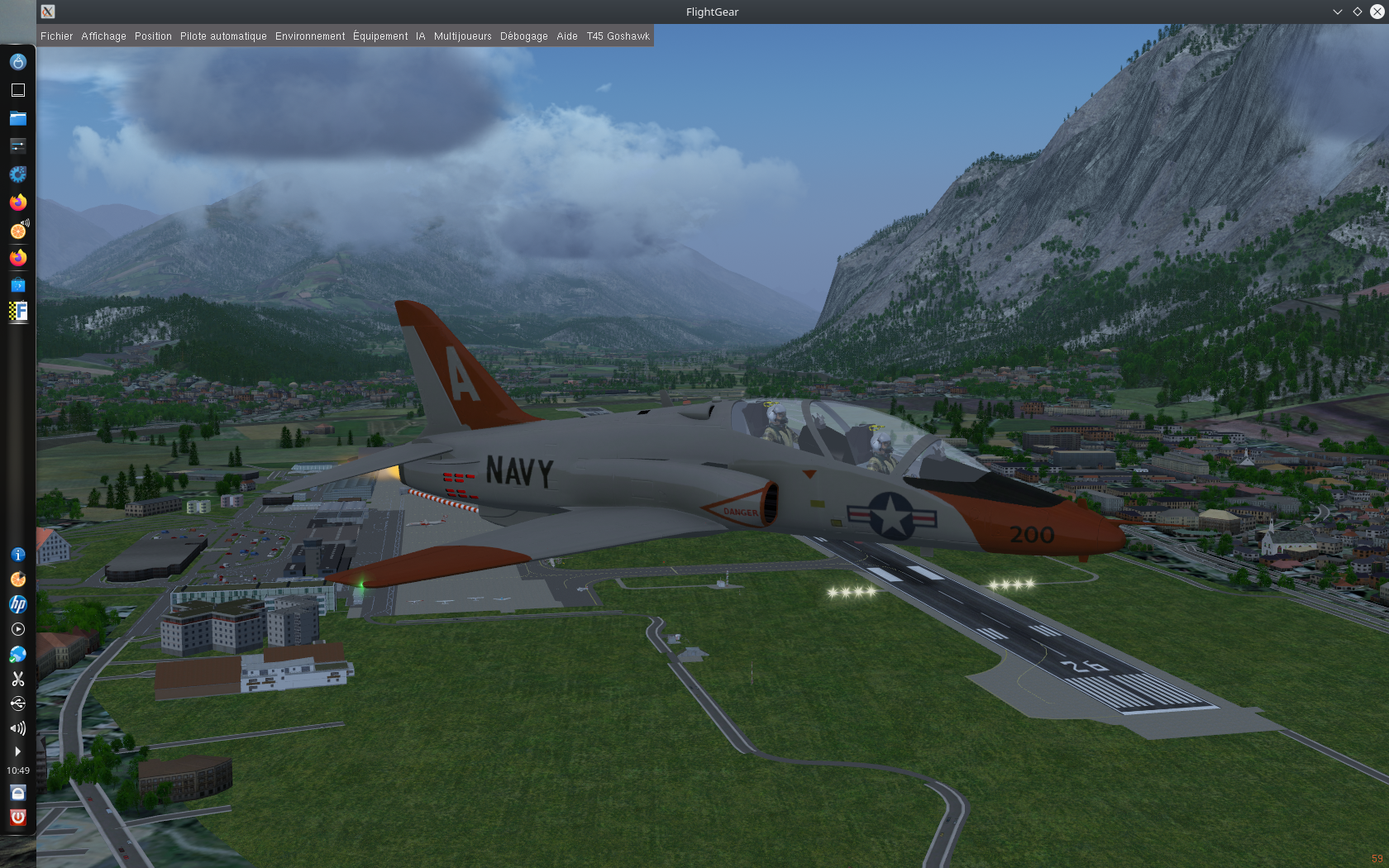The image size is (1389, 868).
Task: Open the Affichage menu
Action: pos(103,36)
